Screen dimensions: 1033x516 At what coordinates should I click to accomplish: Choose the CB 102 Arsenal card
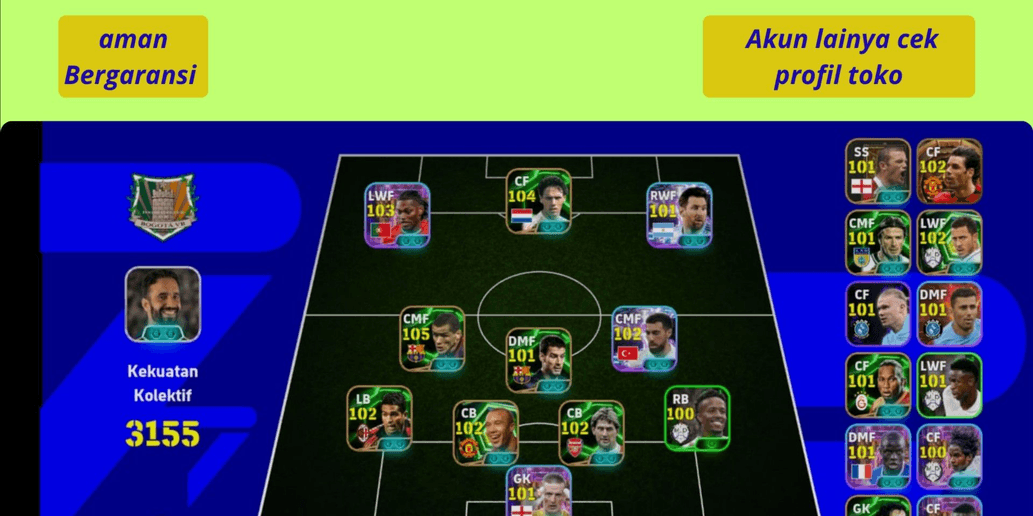tap(591, 432)
